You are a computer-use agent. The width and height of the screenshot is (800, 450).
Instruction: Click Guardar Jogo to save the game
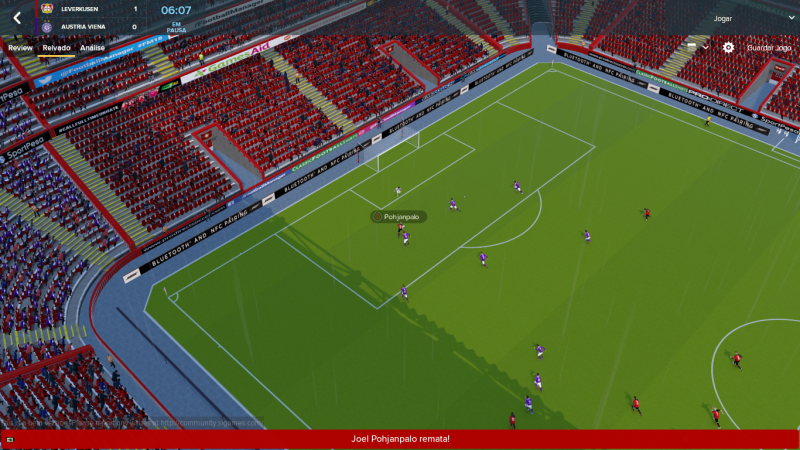(x=771, y=47)
